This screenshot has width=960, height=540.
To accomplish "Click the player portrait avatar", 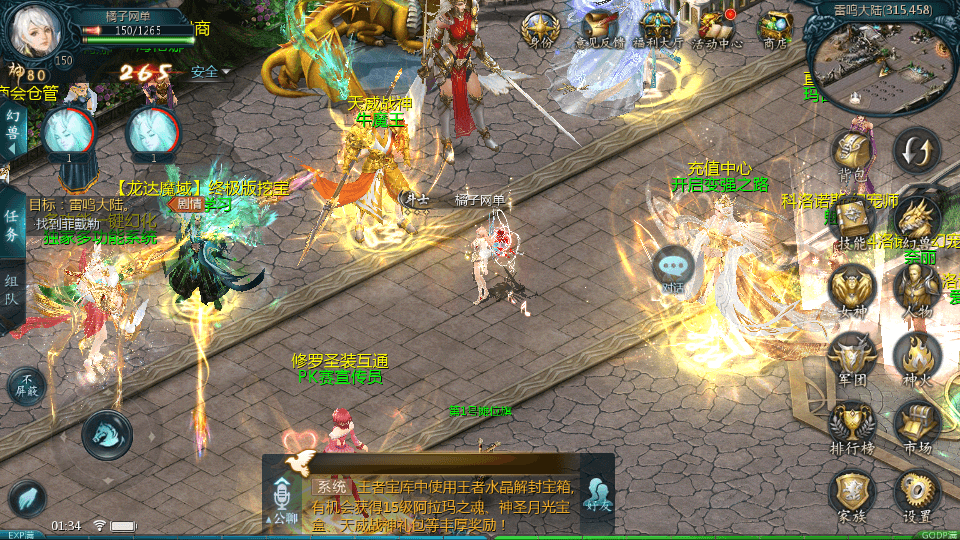I will click(37, 32).
